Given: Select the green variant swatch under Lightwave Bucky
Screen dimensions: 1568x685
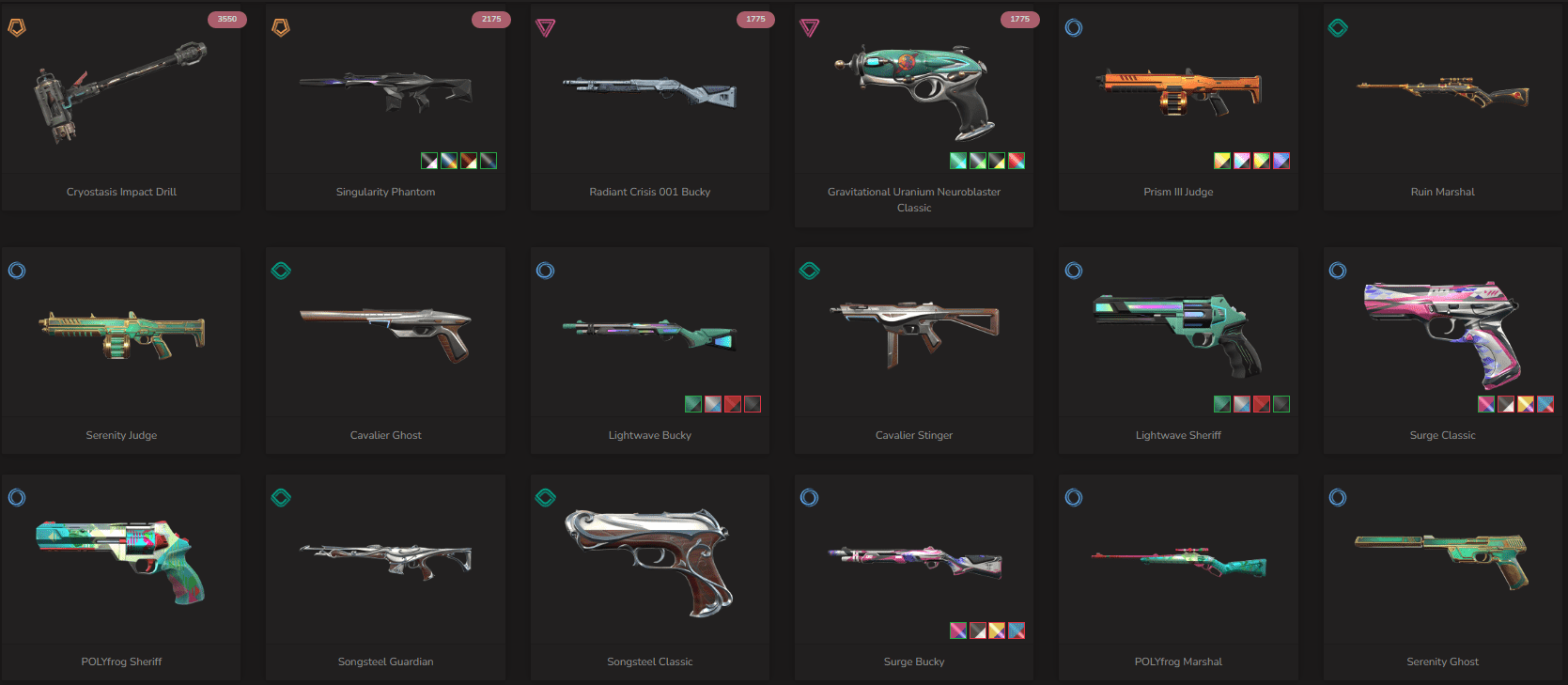Looking at the screenshot, I should coord(693,403).
